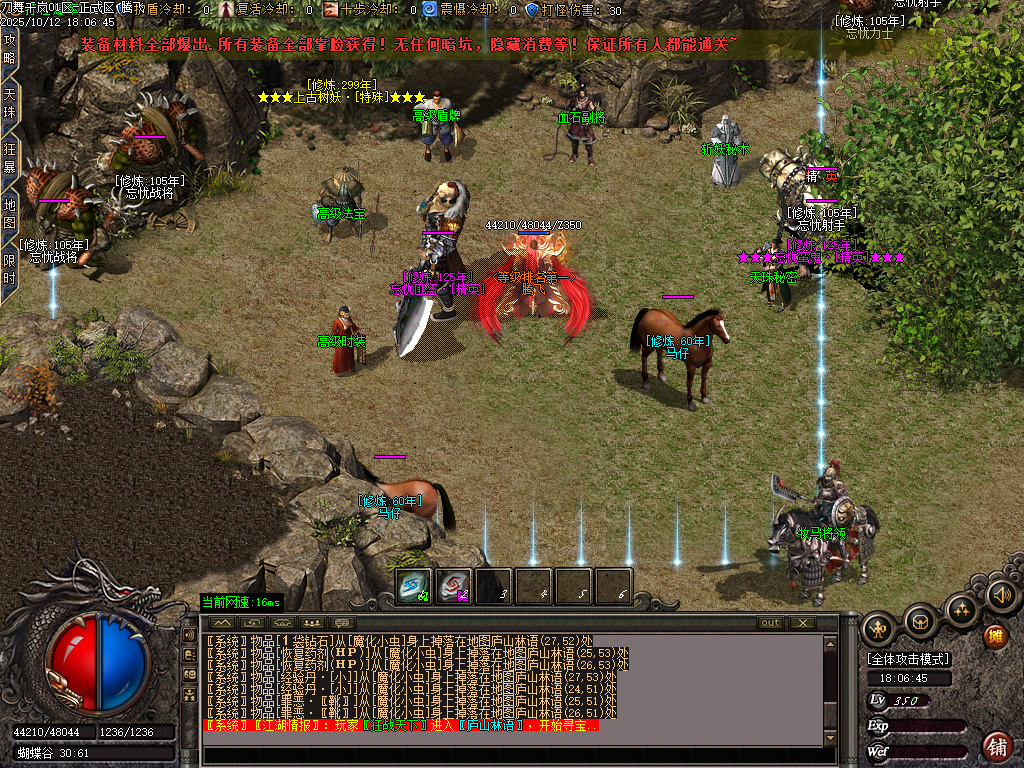Use the blue rune stone in hotbar slot one
The width and height of the screenshot is (1024, 768).
414,587
